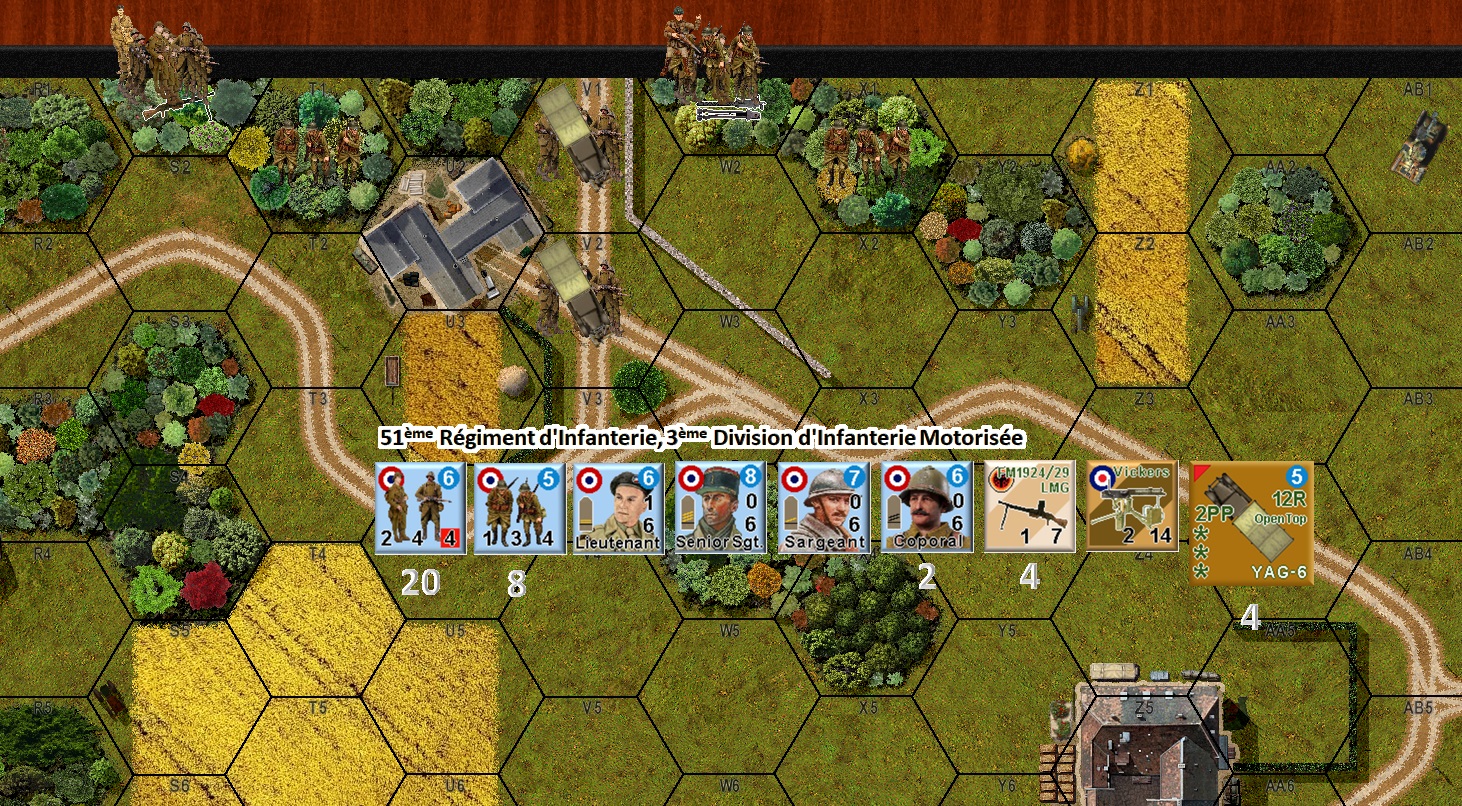Select the Senior Sgt. counter

tap(720, 506)
